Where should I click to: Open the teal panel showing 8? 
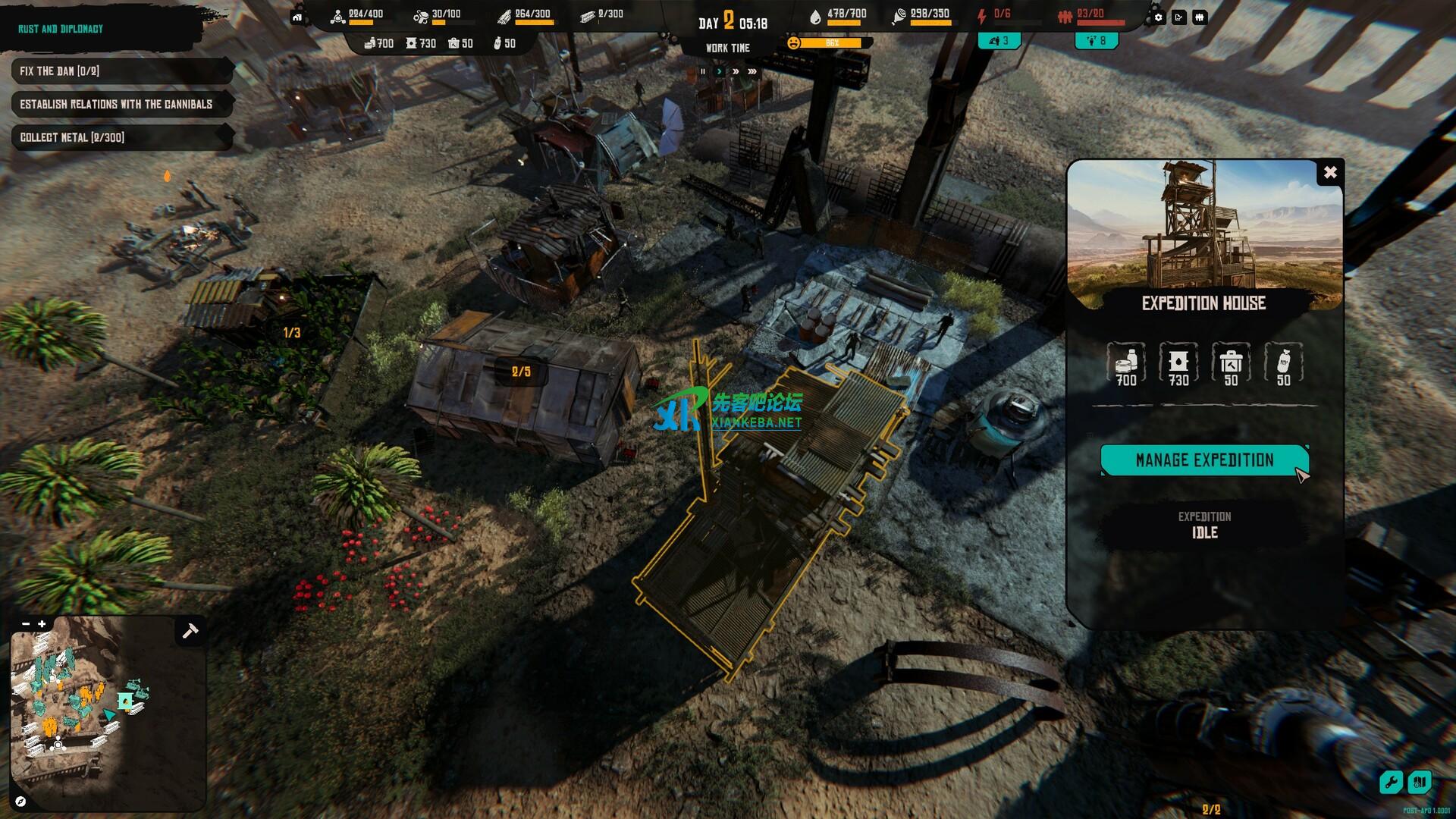click(x=1097, y=41)
